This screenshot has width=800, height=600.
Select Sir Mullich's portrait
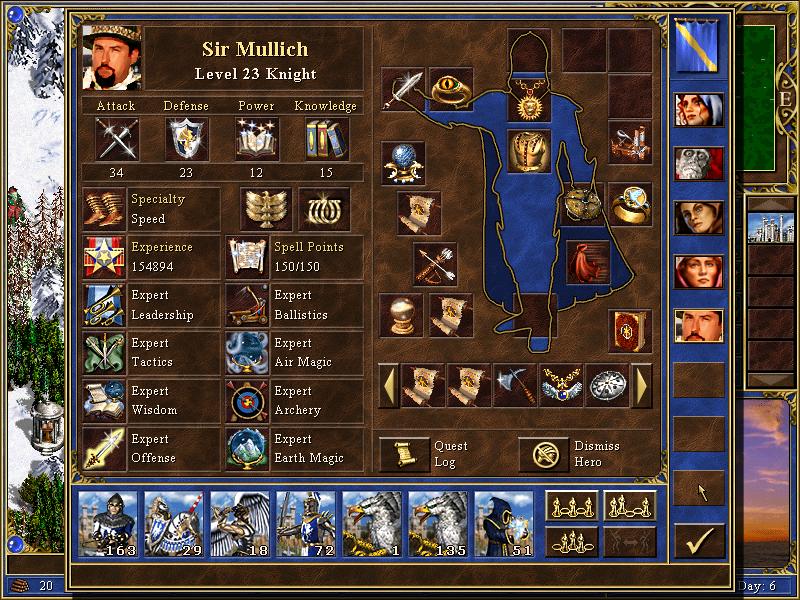(x=111, y=56)
